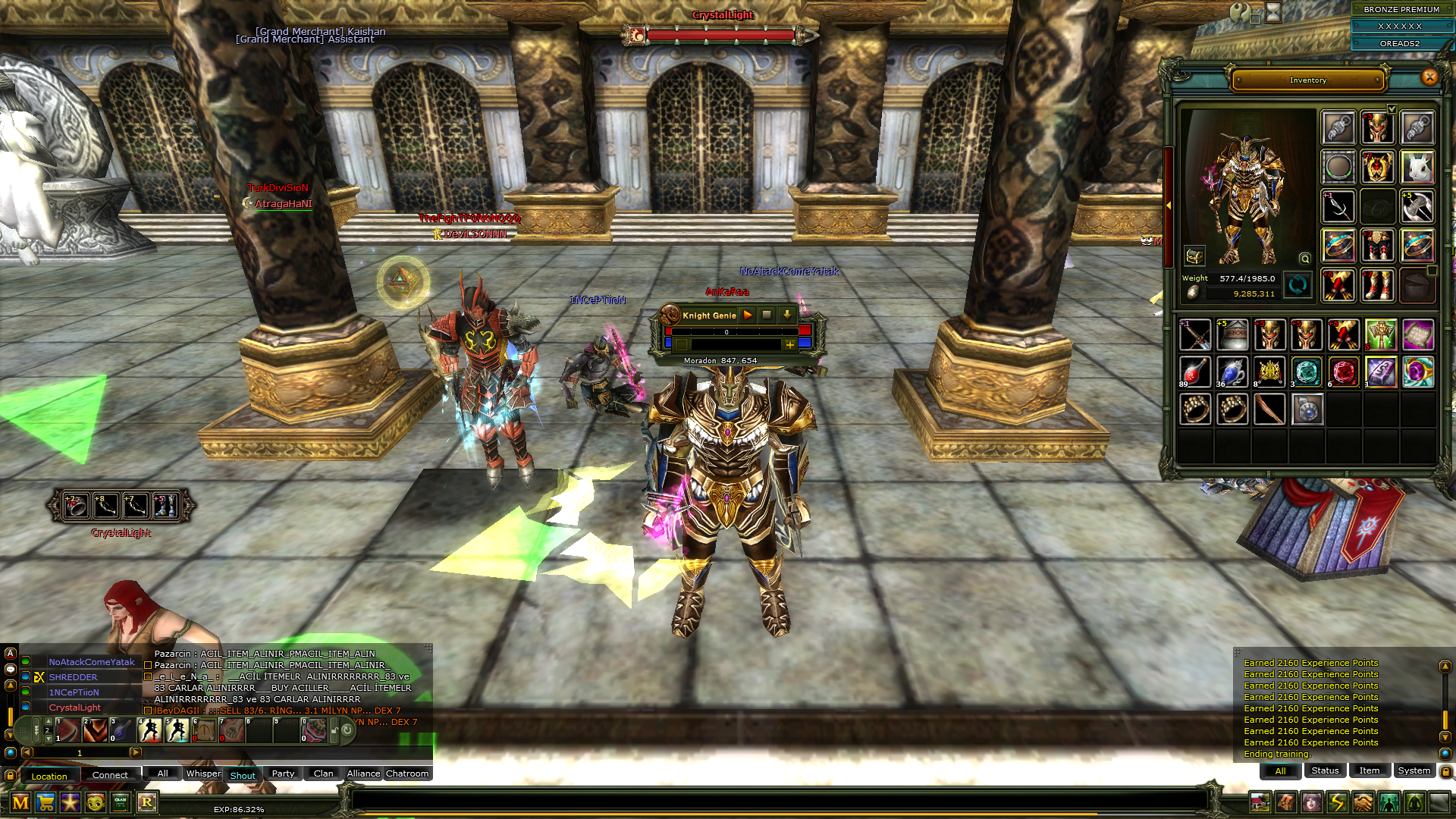Switch chat to the Party tab

pos(283,773)
